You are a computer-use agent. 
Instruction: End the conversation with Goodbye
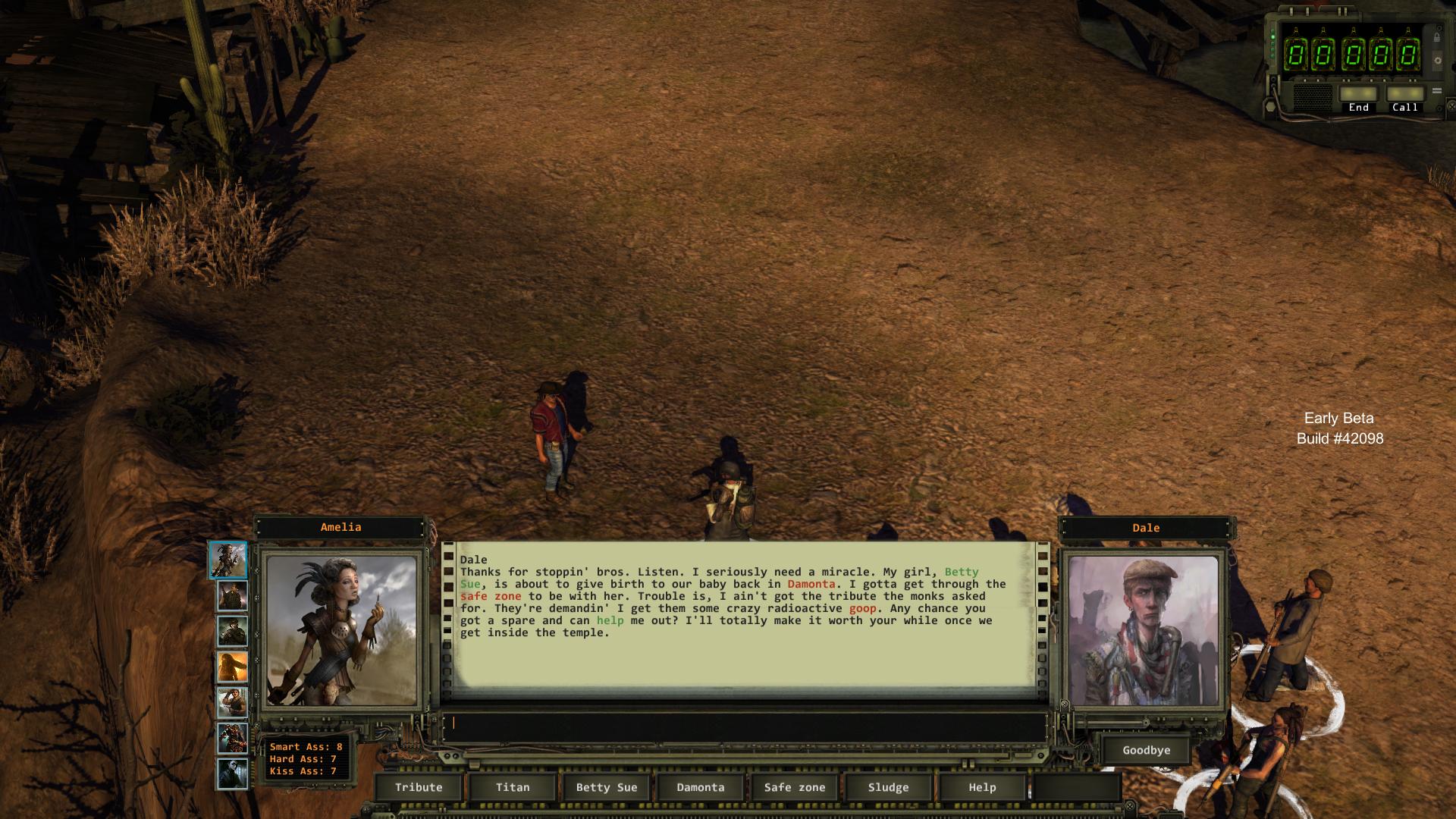pos(1146,750)
